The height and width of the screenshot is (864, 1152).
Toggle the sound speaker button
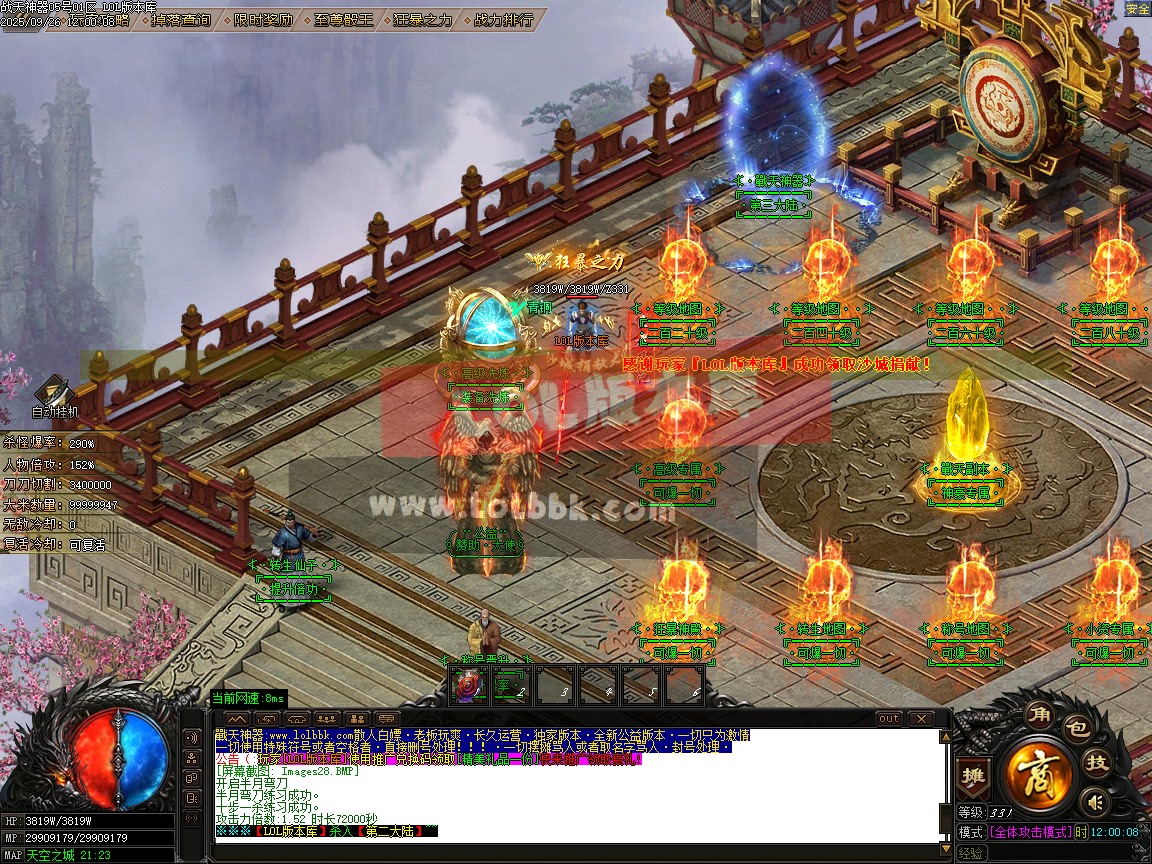click(1096, 801)
